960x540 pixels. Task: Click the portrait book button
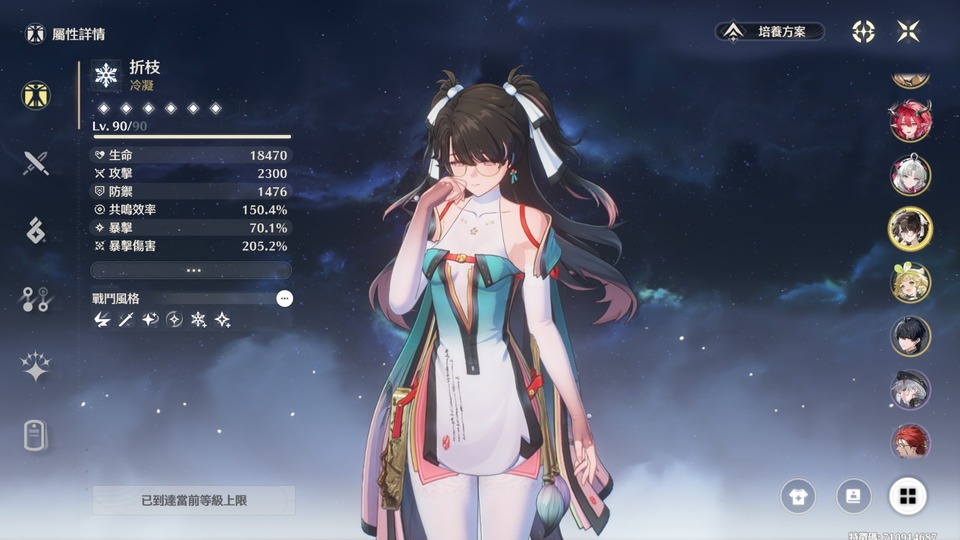[852, 496]
